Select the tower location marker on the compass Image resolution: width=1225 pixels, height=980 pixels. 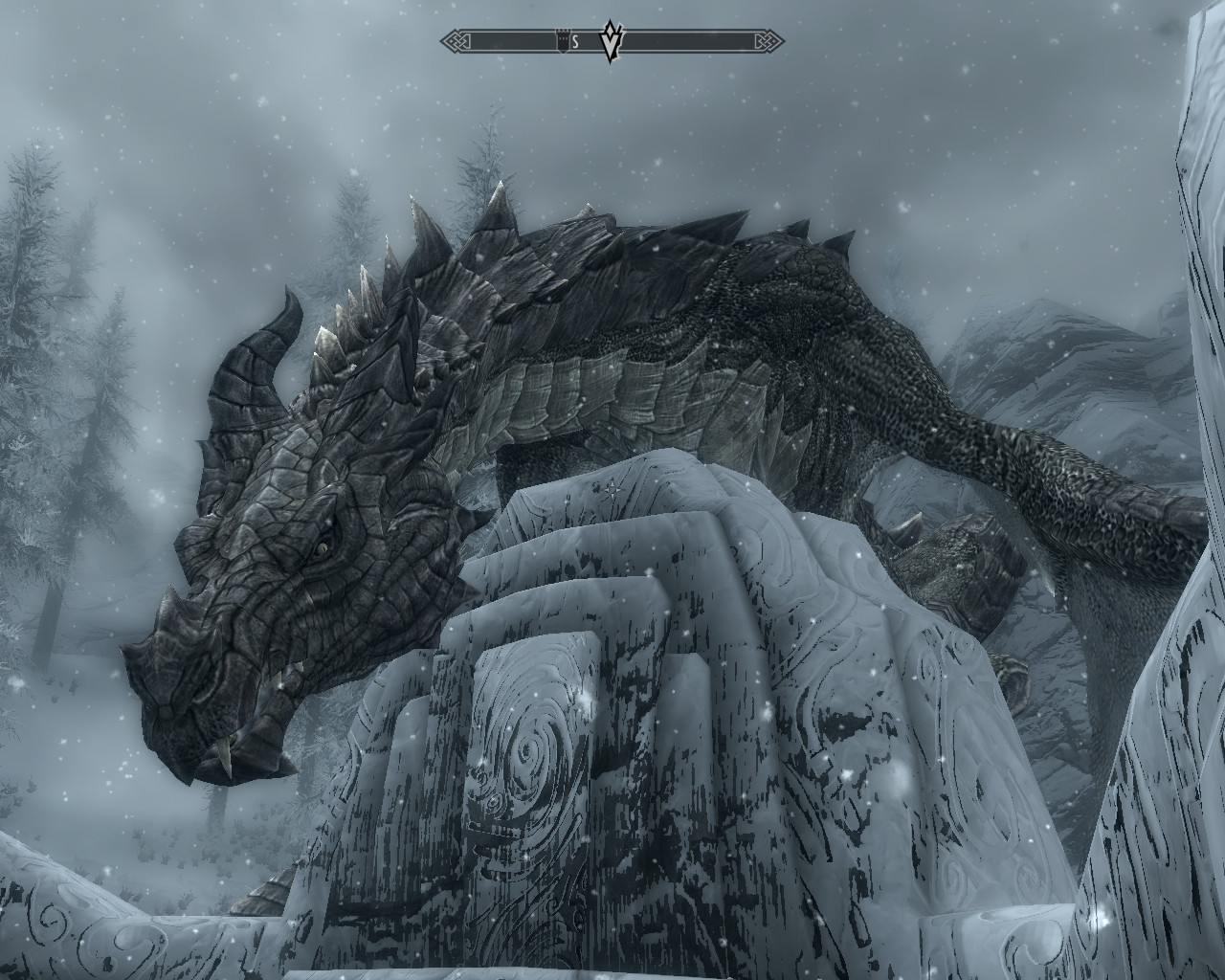click(x=561, y=41)
